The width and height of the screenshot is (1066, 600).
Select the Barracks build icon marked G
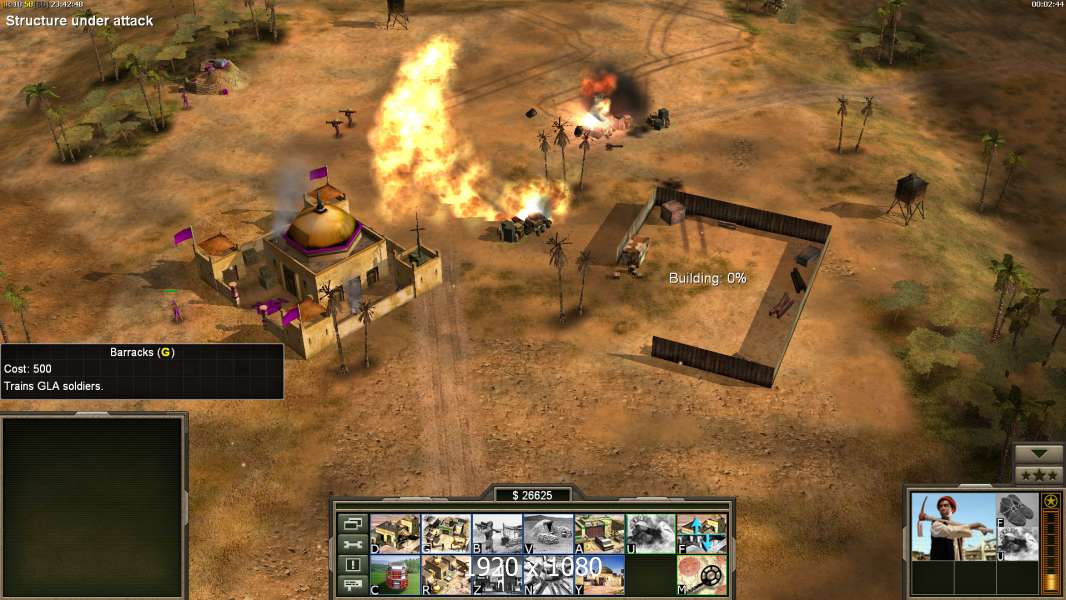tap(447, 534)
